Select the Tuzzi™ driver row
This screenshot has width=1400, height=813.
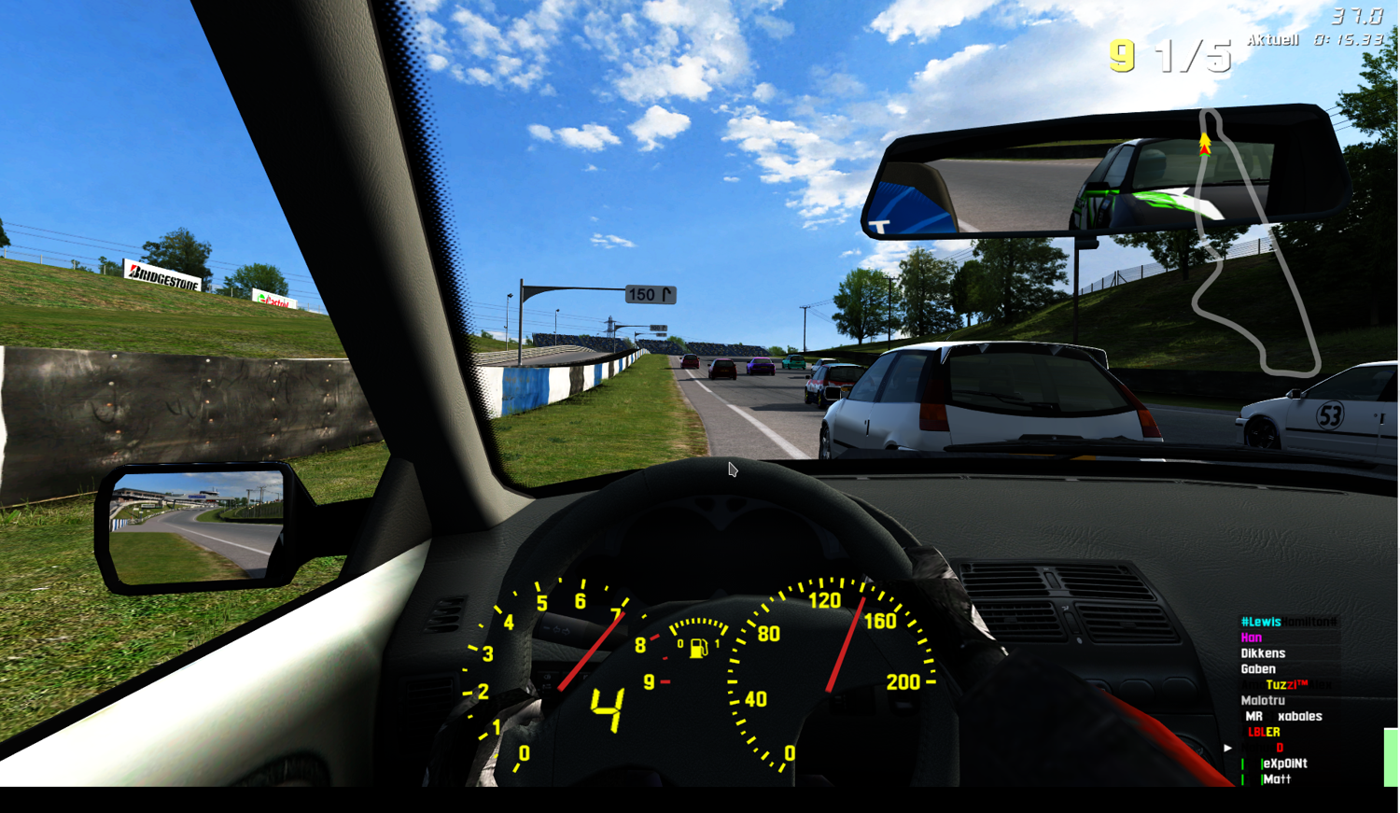pos(1290,685)
